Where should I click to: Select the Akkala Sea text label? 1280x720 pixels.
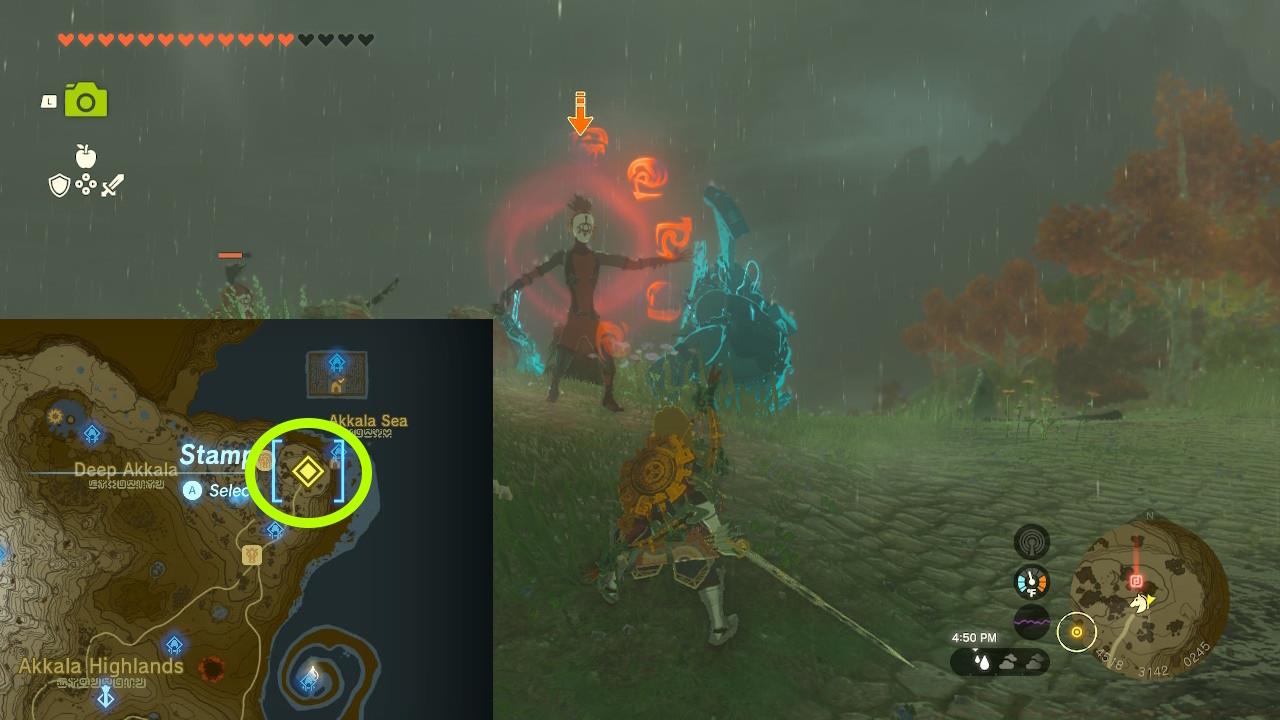(x=367, y=420)
